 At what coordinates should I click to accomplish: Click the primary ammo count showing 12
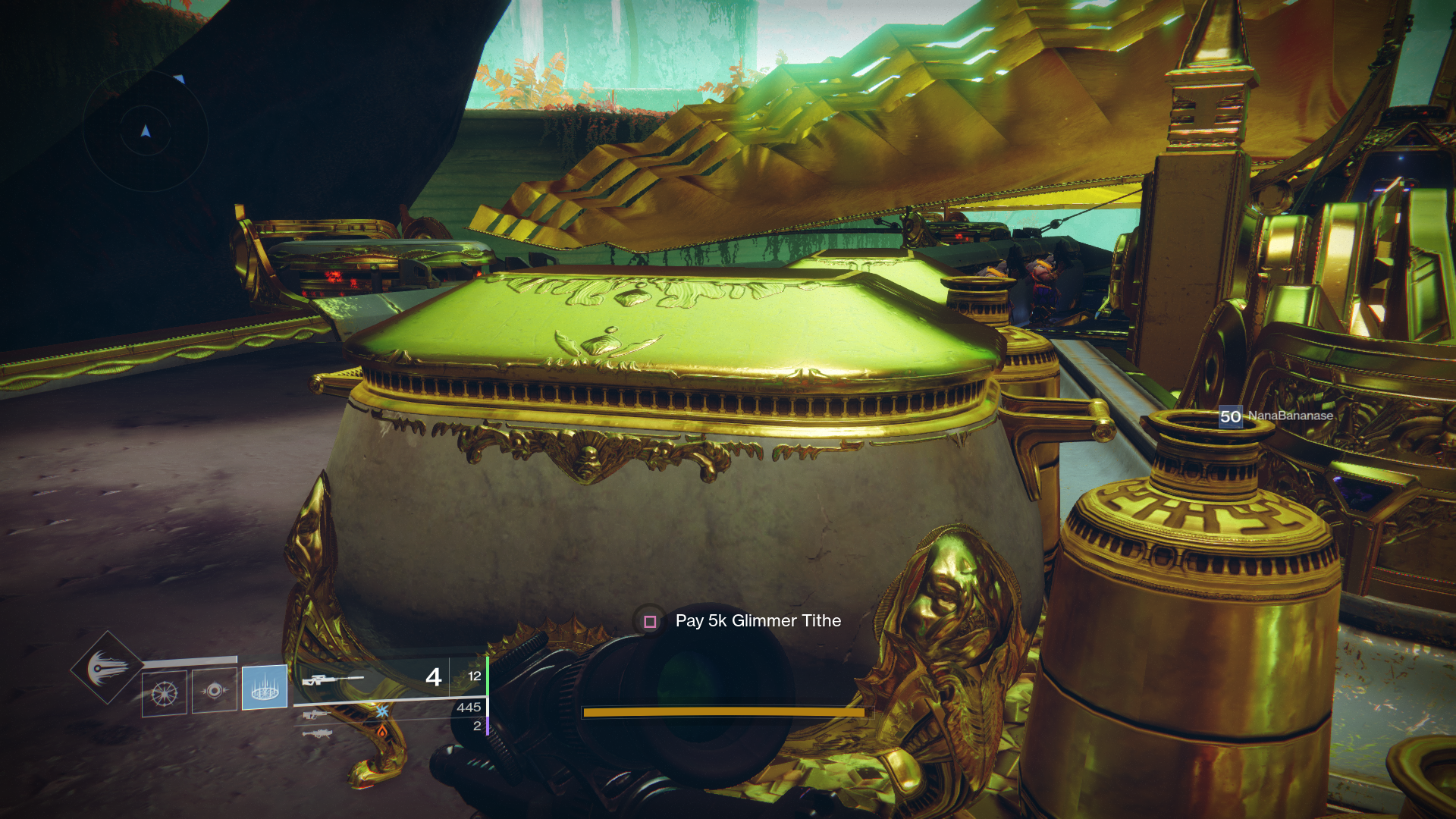coord(473,676)
